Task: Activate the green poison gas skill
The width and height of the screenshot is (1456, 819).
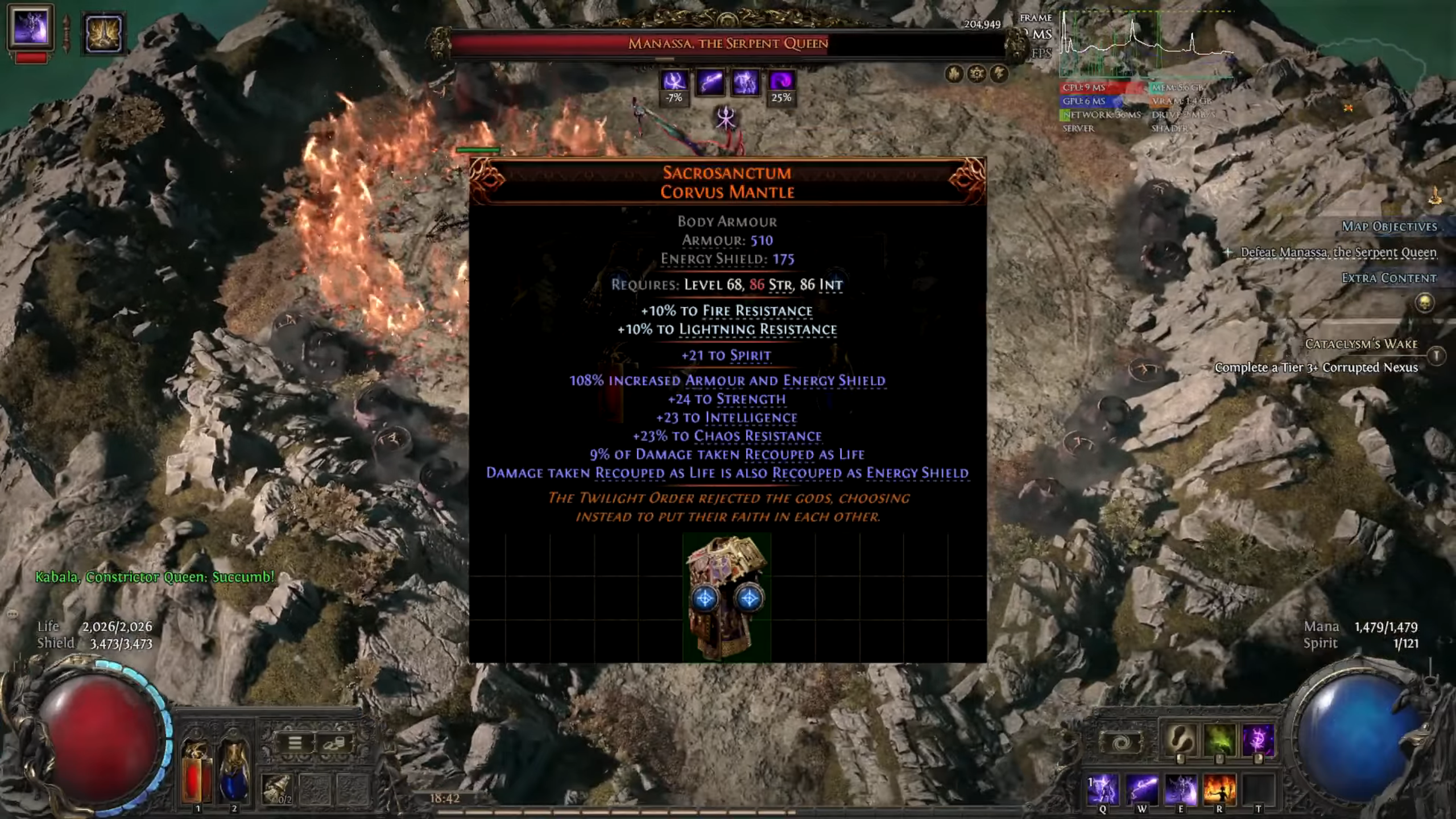Action: (x=1221, y=741)
